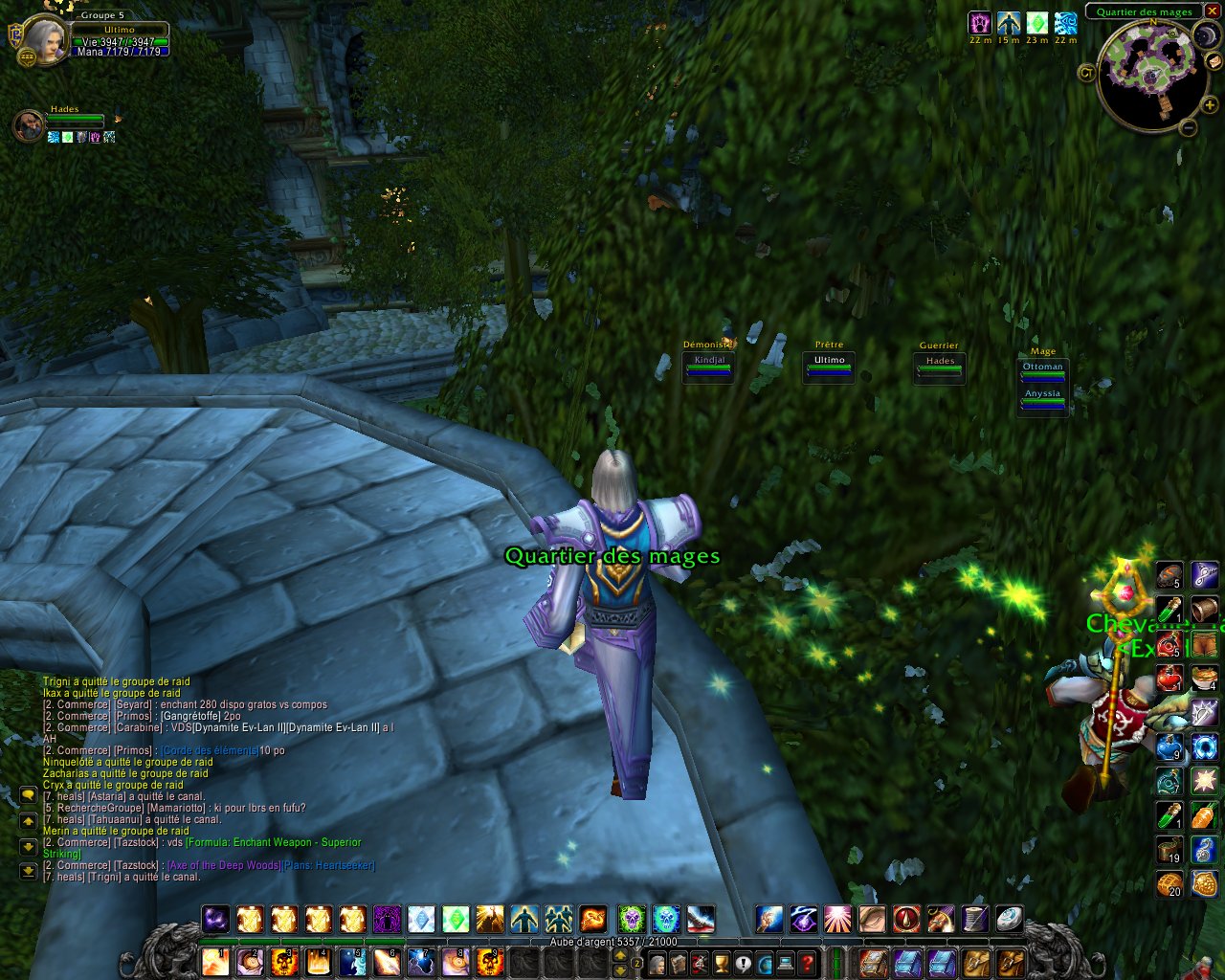Open the red question mark help button
This screenshot has height=980, width=1225.
point(809,962)
